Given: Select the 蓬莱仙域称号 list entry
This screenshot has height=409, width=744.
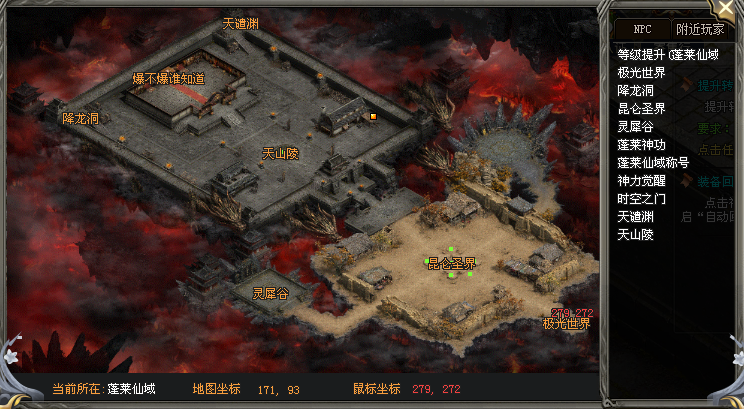Looking at the screenshot, I should click(x=653, y=162).
